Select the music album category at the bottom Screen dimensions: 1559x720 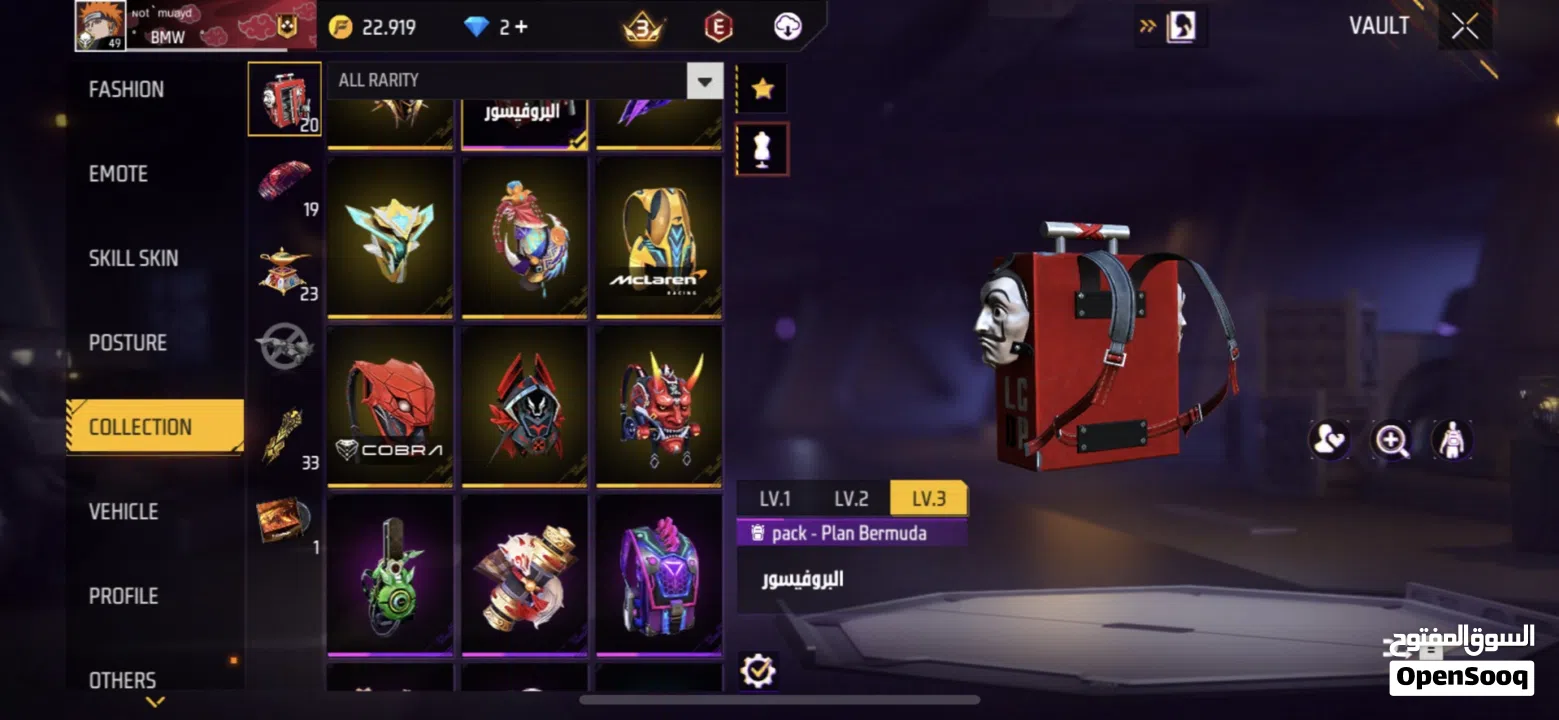click(x=284, y=518)
